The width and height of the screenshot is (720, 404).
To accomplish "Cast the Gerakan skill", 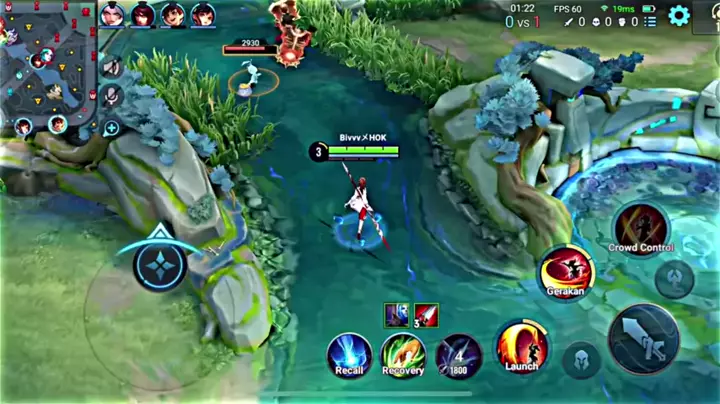I will pos(565,272).
